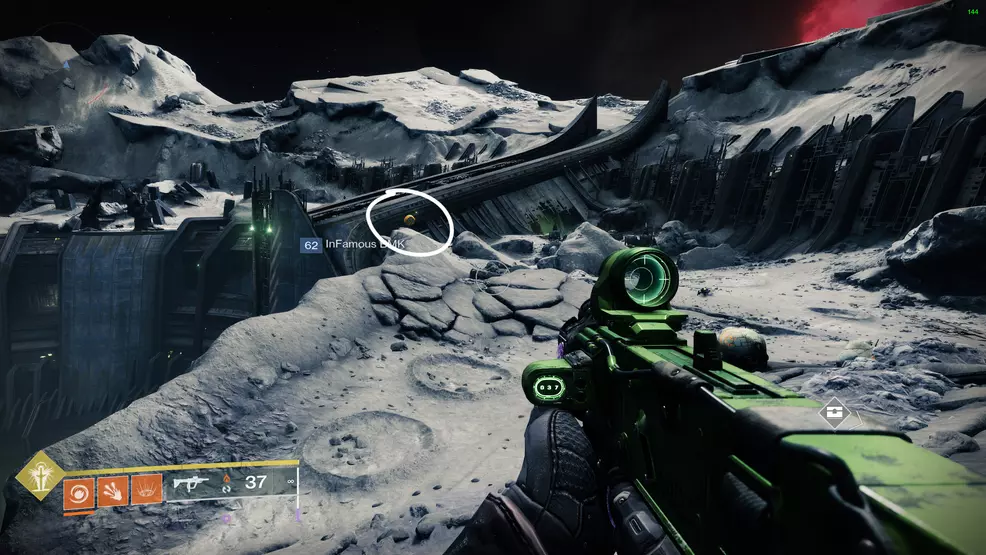
Task: Use the orange melee burst ability icon
Action: click(x=112, y=491)
